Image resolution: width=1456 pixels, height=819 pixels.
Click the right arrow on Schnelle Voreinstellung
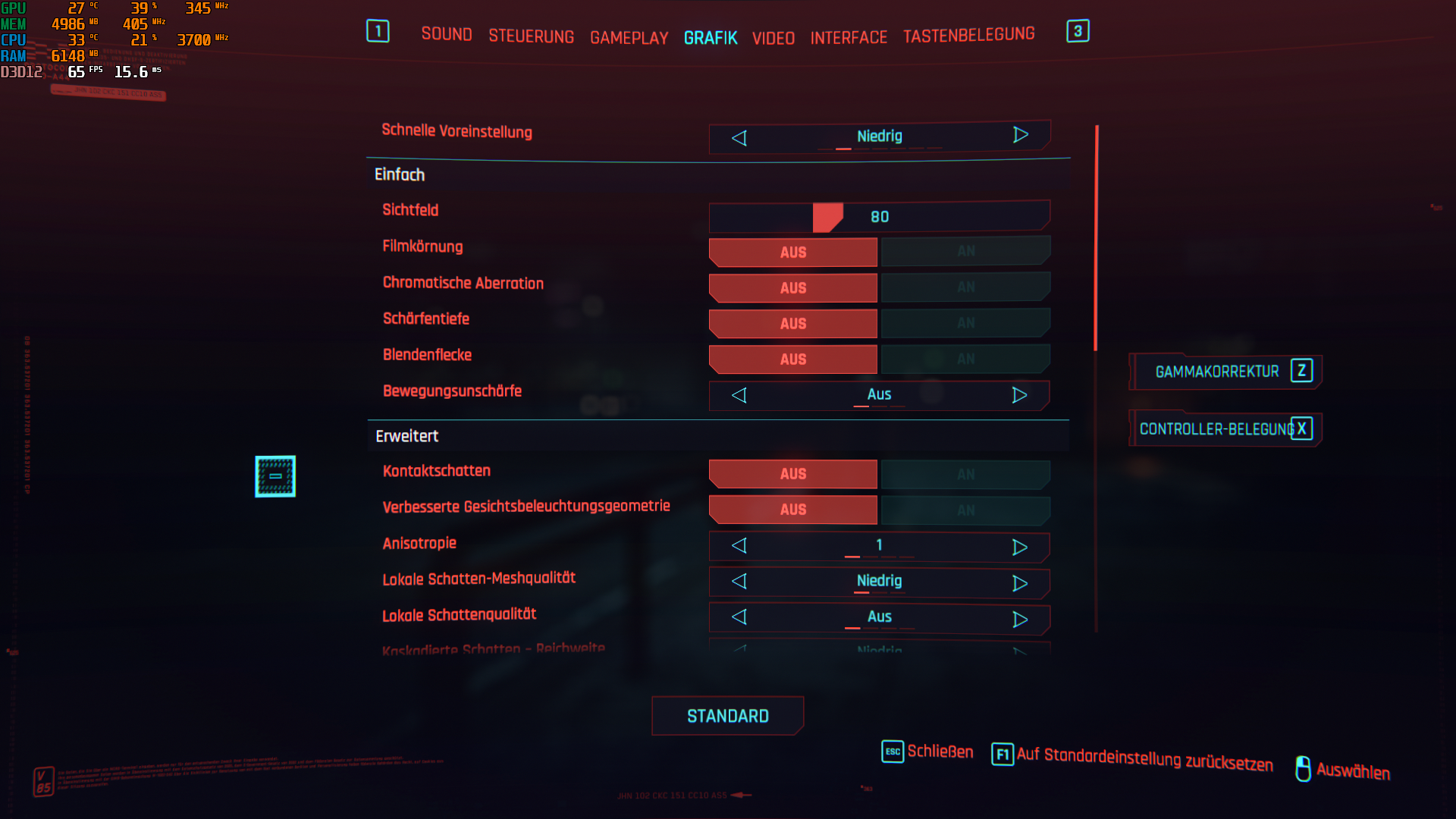tap(1020, 135)
